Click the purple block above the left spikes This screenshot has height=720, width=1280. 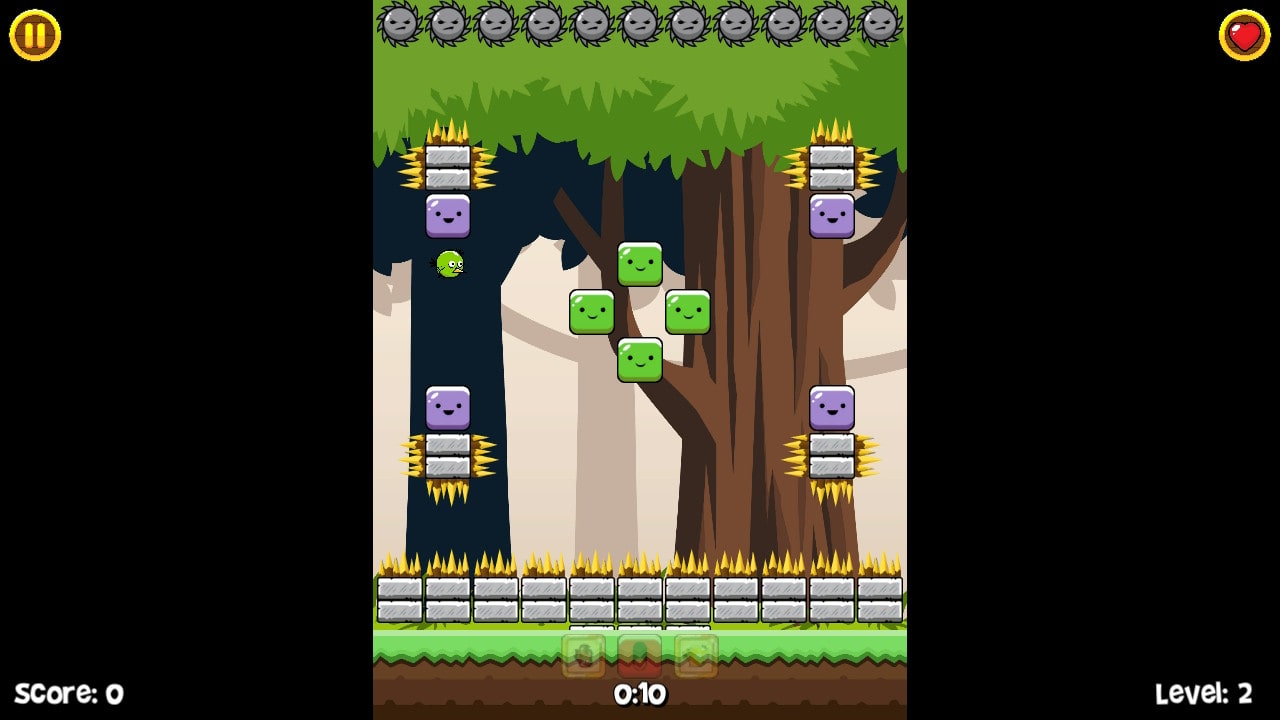click(x=447, y=408)
